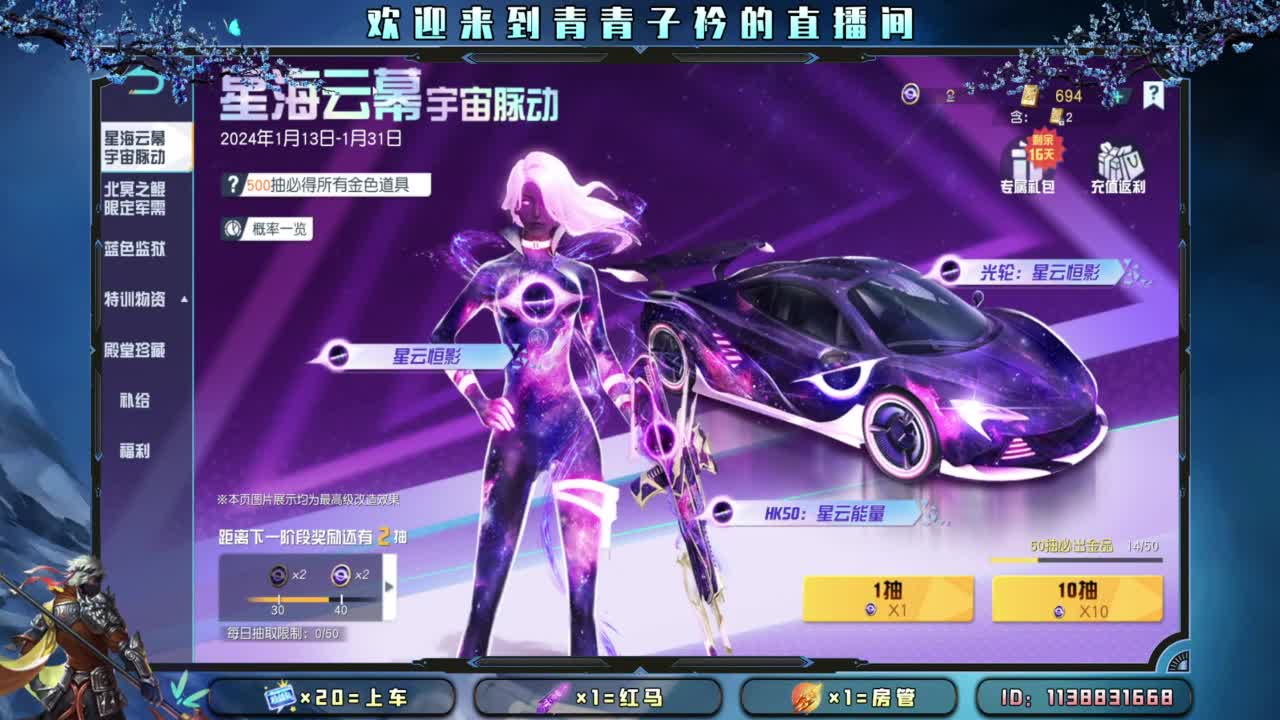Click the 概率一览 probability info icon
The width and height of the screenshot is (1280, 720).
click(233, 228)
